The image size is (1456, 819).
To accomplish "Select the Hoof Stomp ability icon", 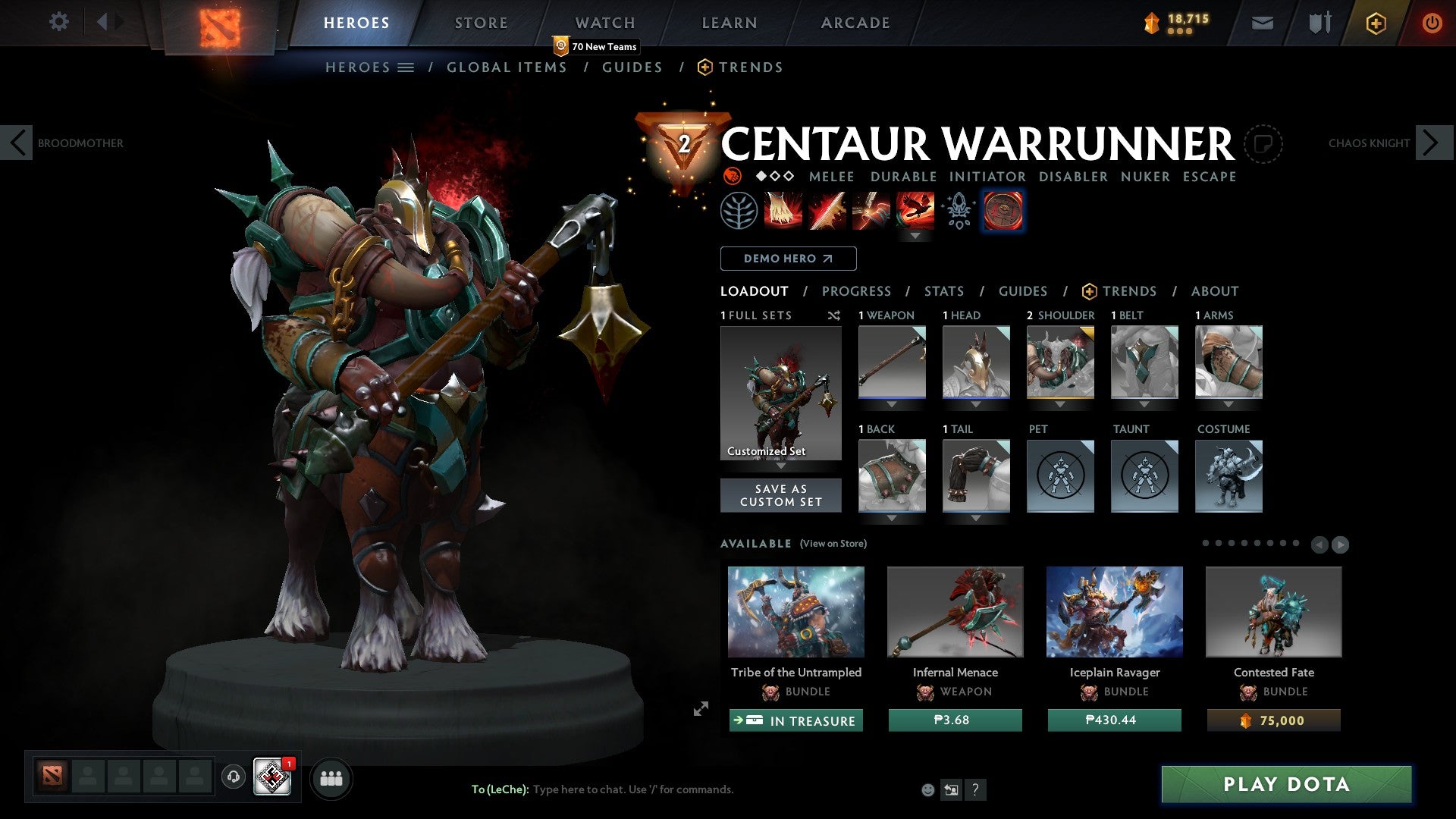I will coord(783,211).
